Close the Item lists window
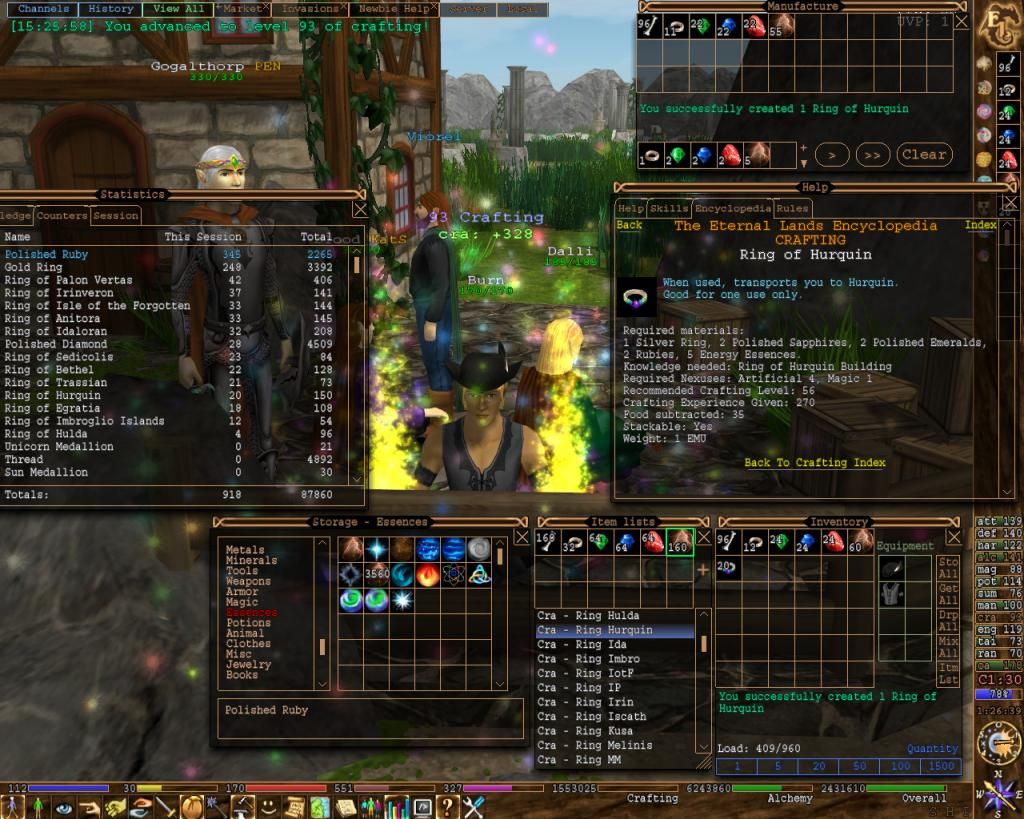 tap(704, 537)
